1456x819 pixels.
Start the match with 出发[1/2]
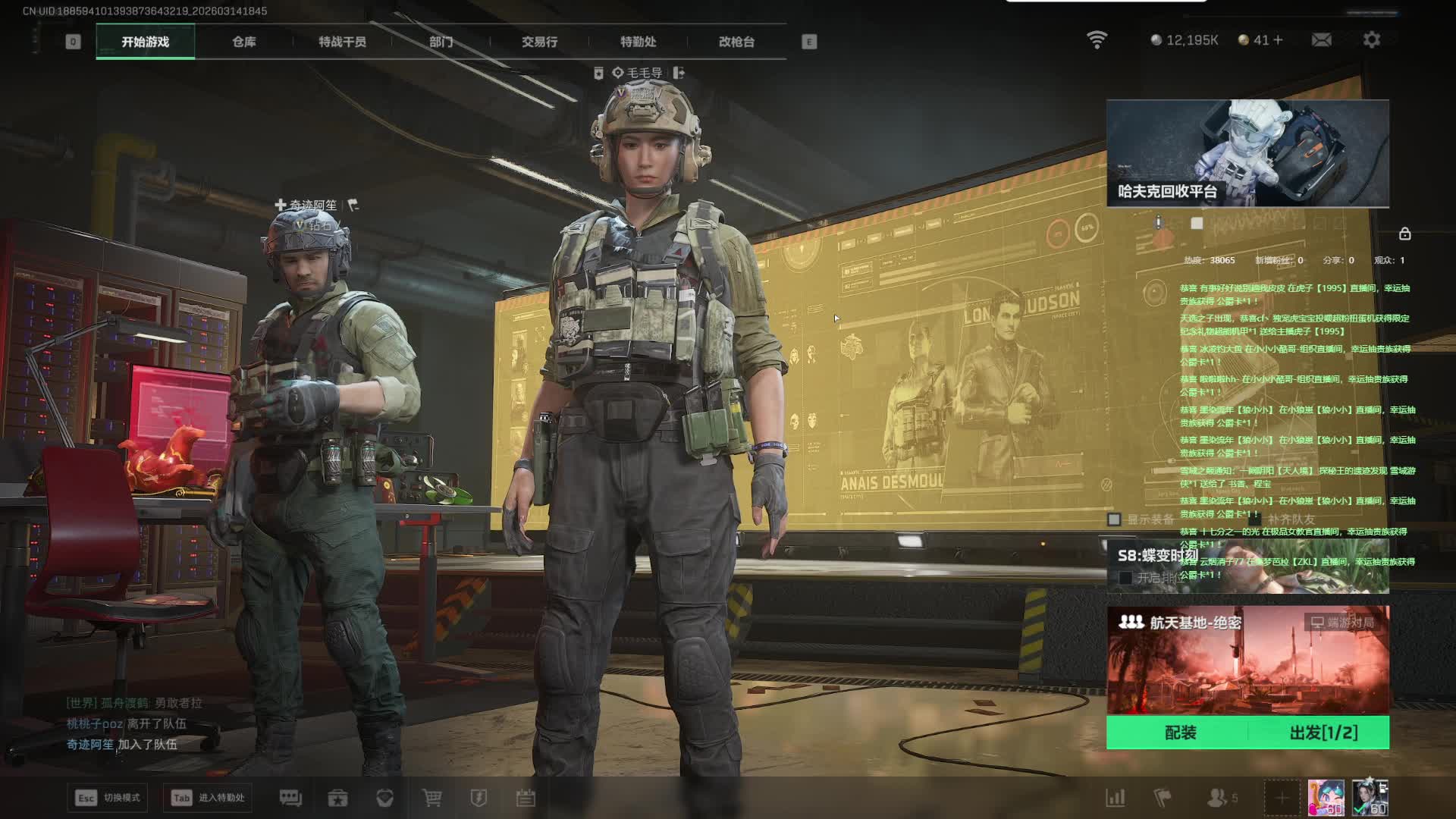(1323, 733)
